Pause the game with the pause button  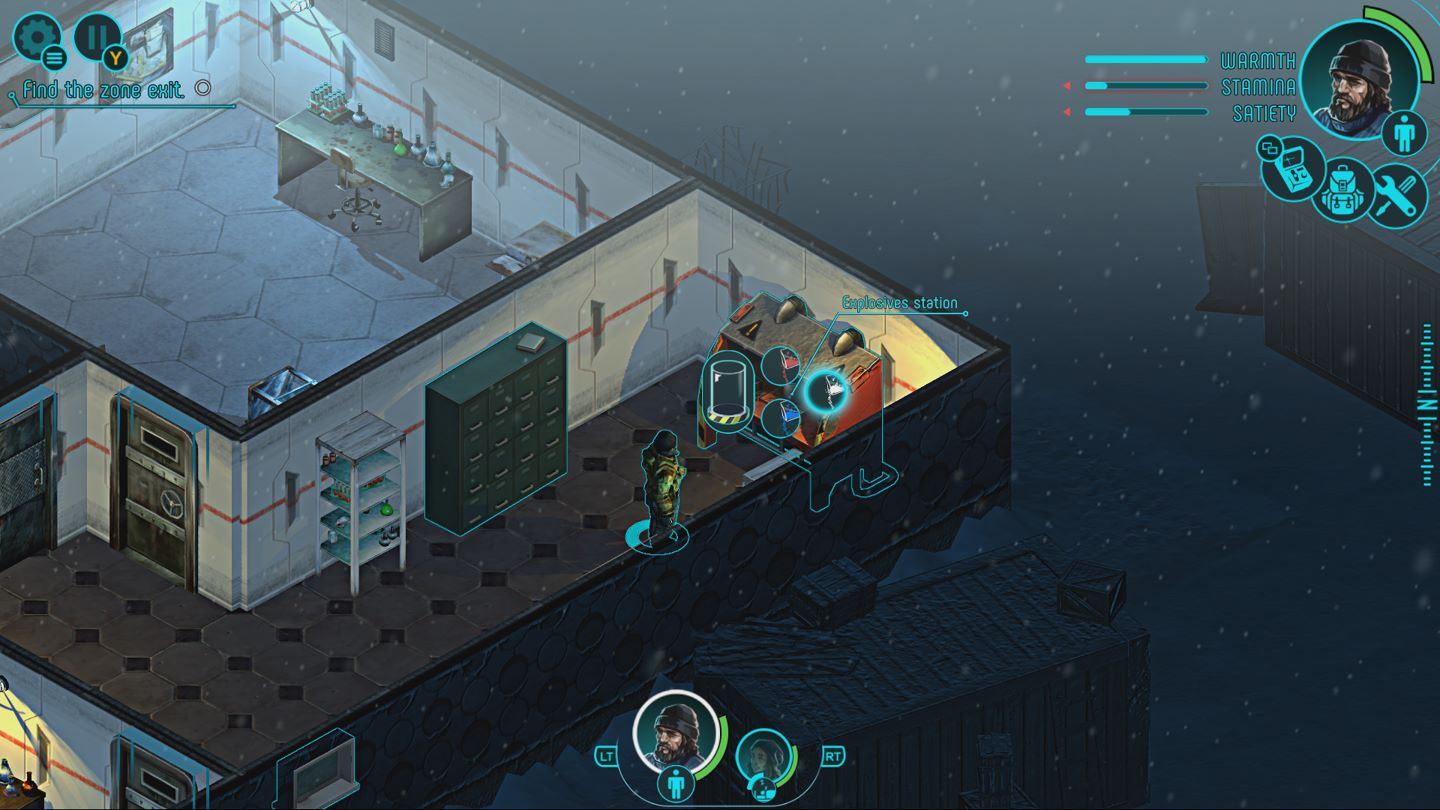coord(97,38)
